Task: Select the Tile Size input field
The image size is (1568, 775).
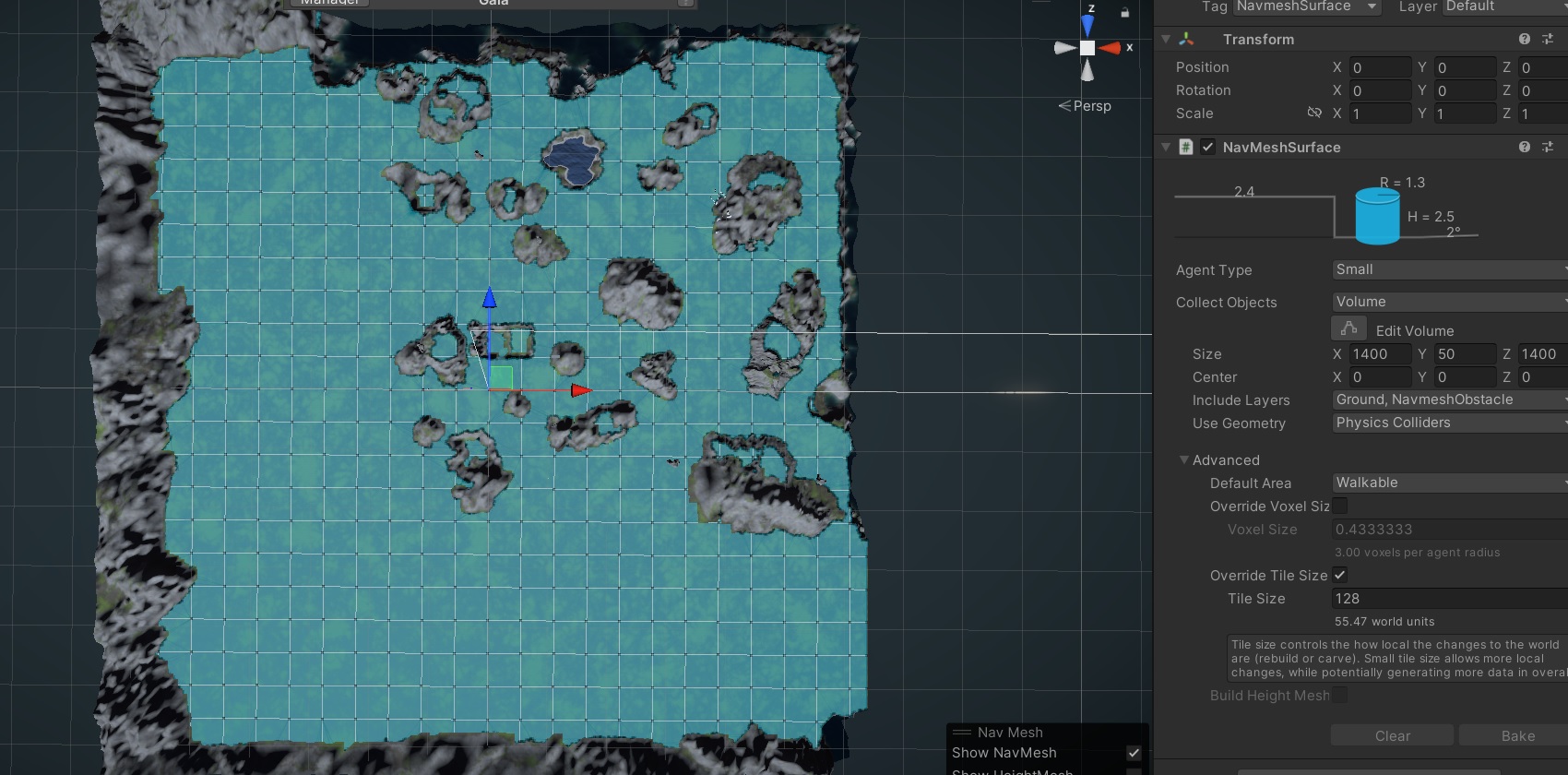Action: (1448, 599)
